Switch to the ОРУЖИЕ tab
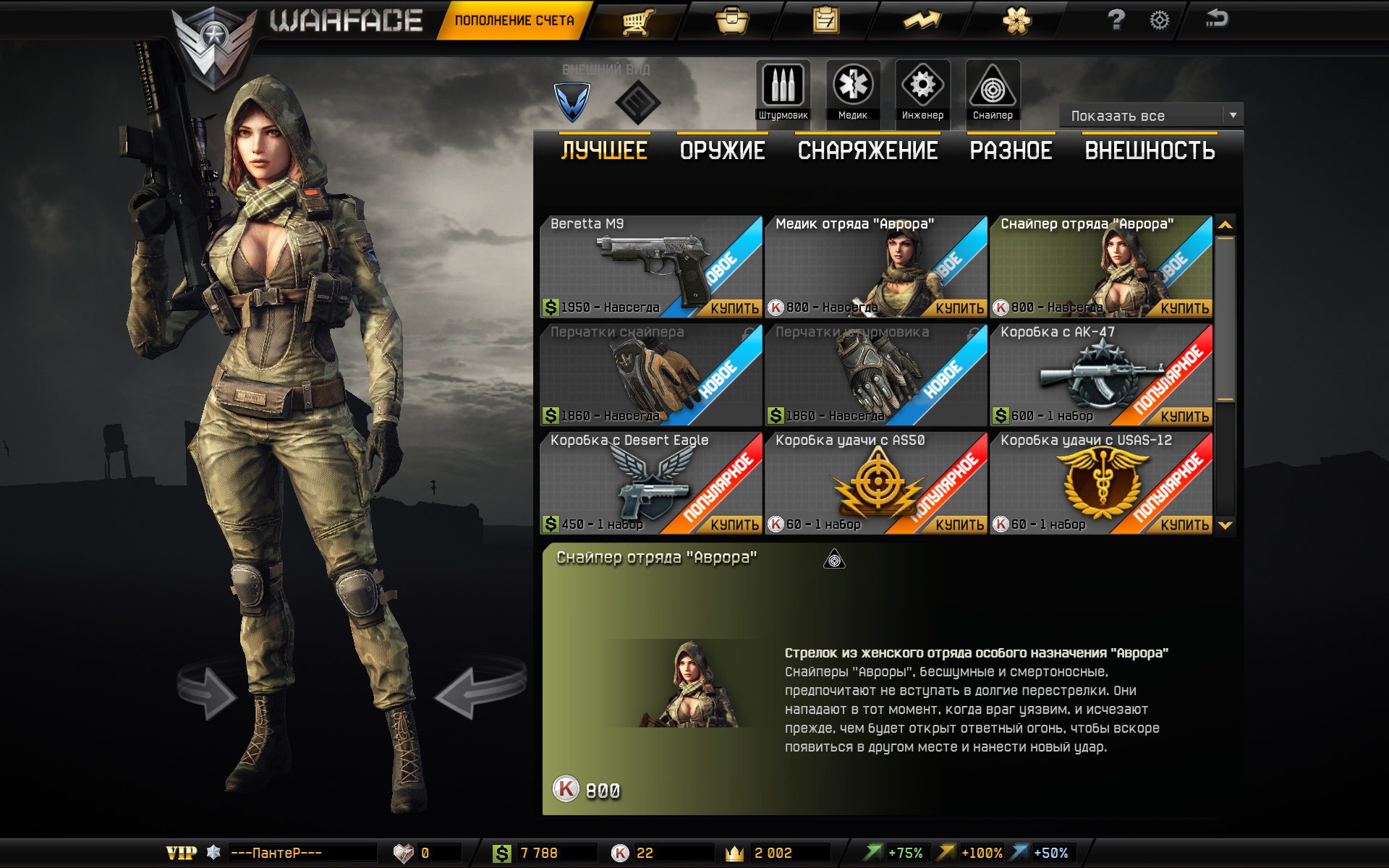Image resolution: width=1389 pixels, height=868 pixels. pyautogui.click(x=722, y=150)
